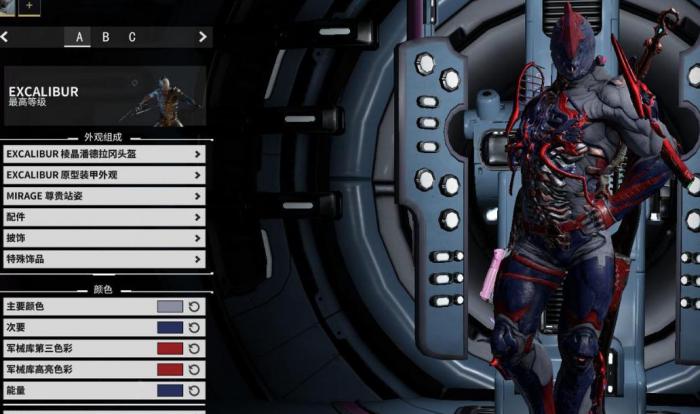This screenshot has height=414, width=700.
Task: Switch to appearance config tab B
Action: point(106,37)
